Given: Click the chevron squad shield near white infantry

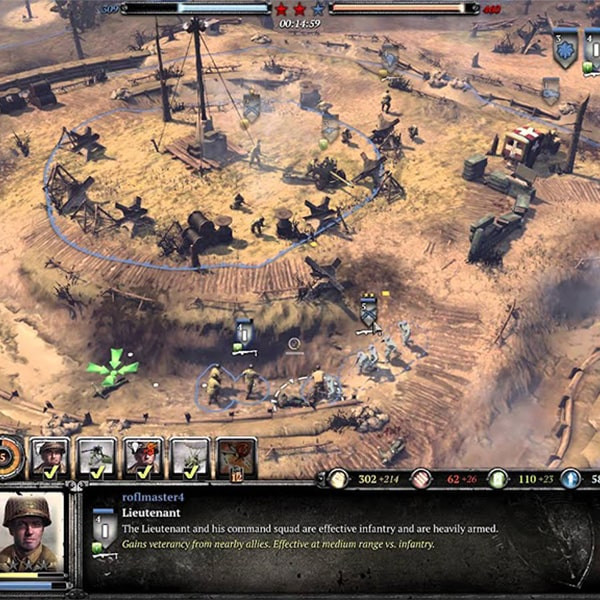Looking at the screenshot, I should point(368,311).
